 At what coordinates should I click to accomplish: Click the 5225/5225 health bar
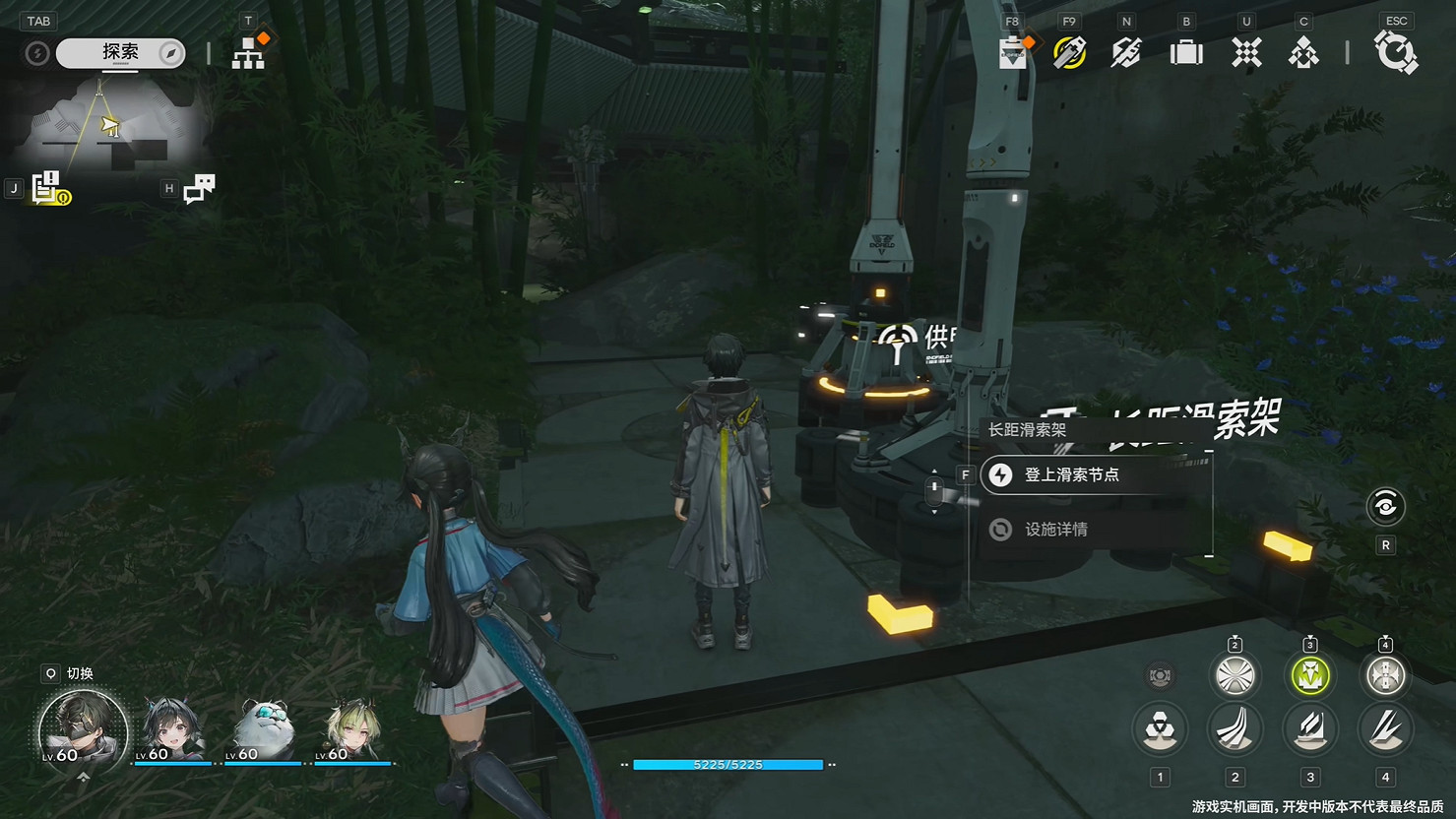tap(730, 764)
